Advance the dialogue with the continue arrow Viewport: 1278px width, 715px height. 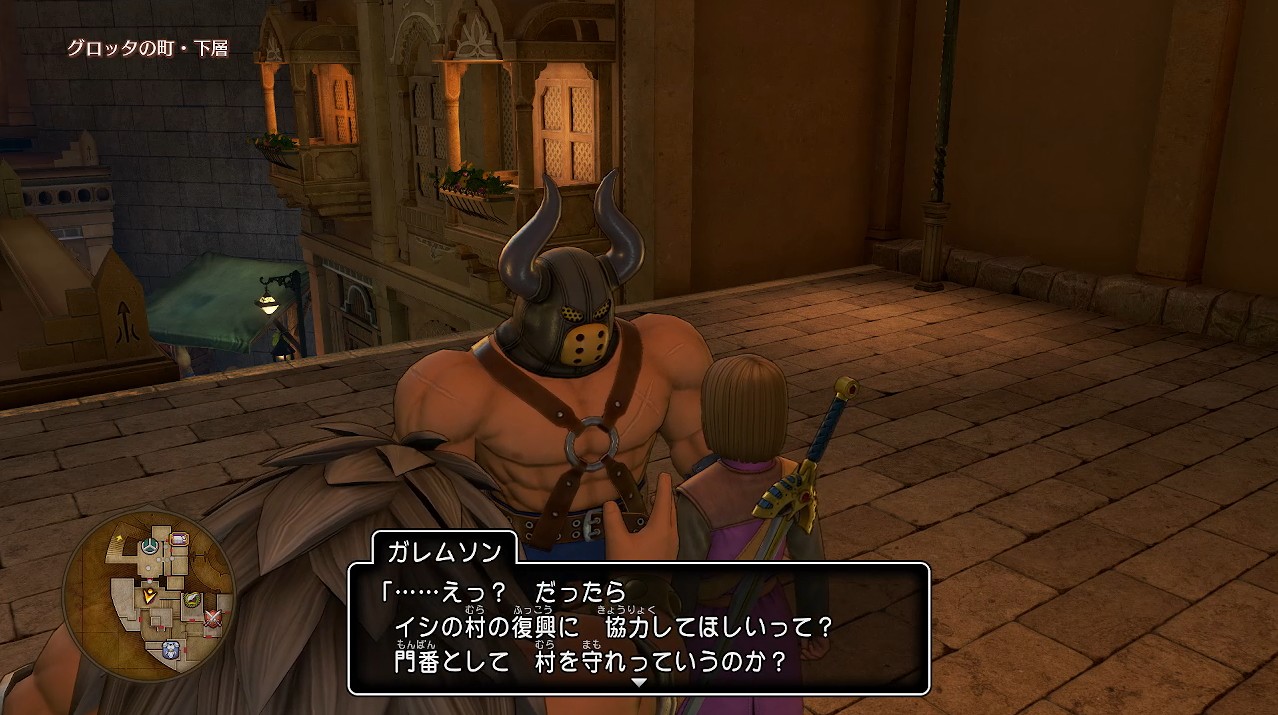[x=639, y=682]
